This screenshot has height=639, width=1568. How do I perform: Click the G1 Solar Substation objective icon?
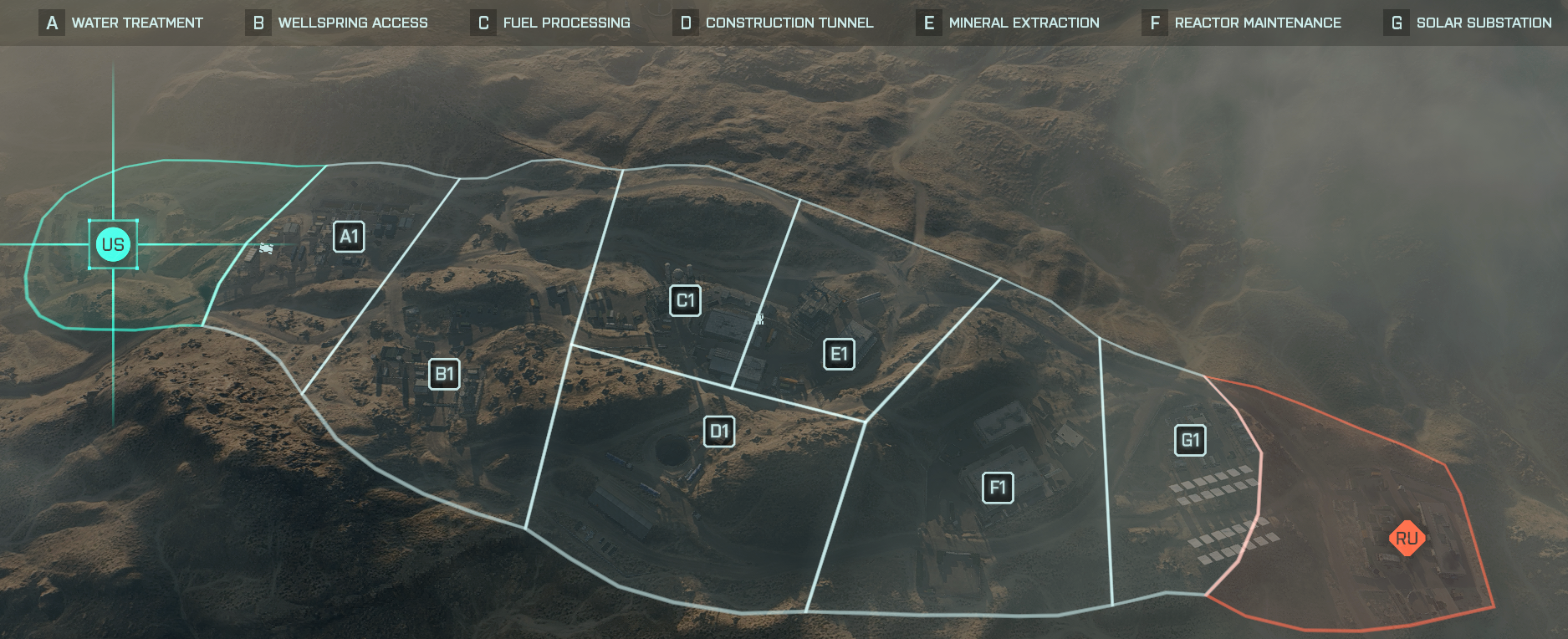pos(1191,440)
